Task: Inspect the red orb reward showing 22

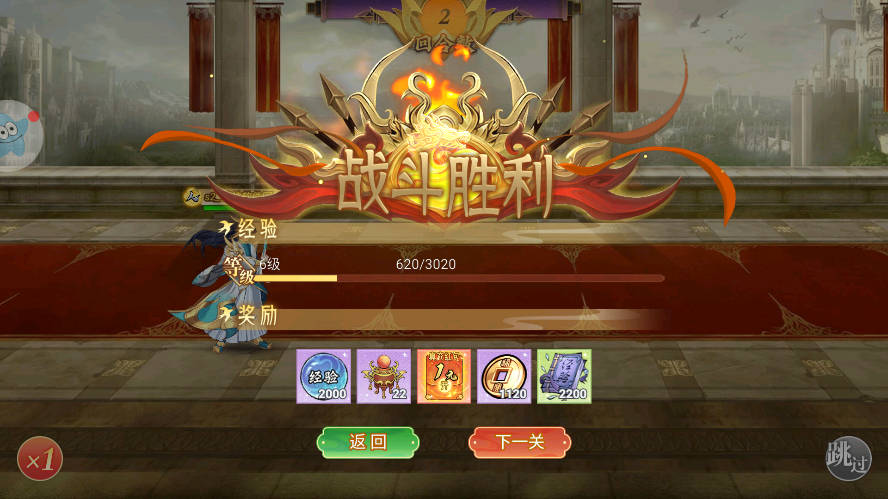Action: point(384,376)
